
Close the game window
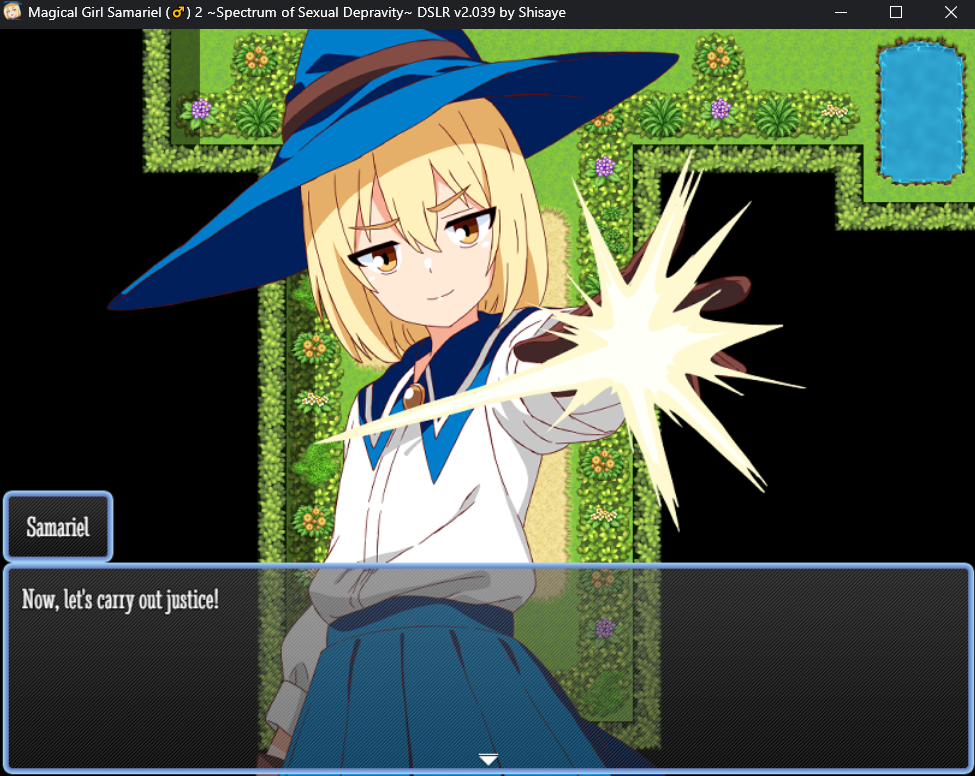pos(950,13)
